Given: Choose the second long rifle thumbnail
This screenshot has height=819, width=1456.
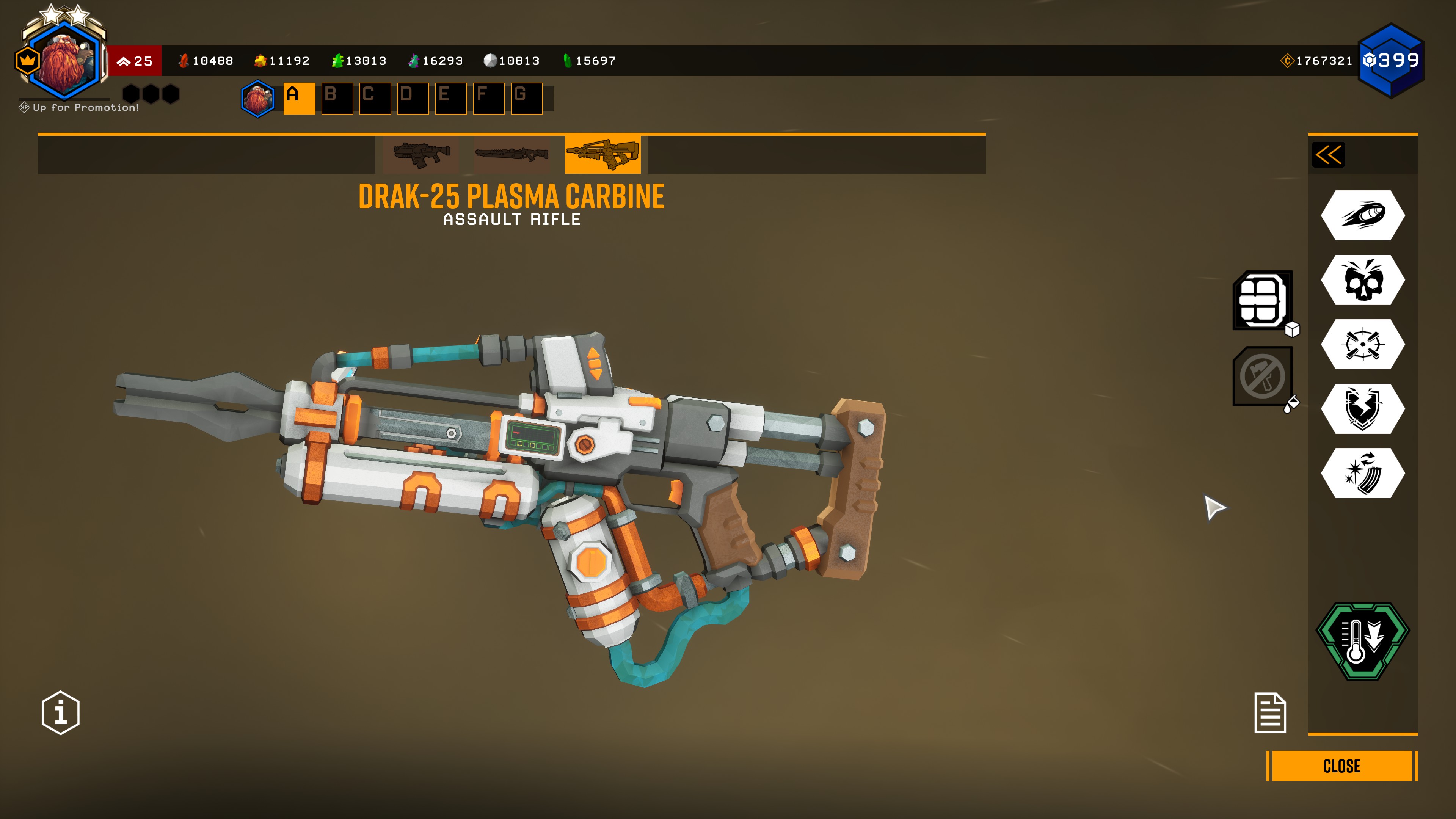Looking at the screenshot, I should coord(511,154).
